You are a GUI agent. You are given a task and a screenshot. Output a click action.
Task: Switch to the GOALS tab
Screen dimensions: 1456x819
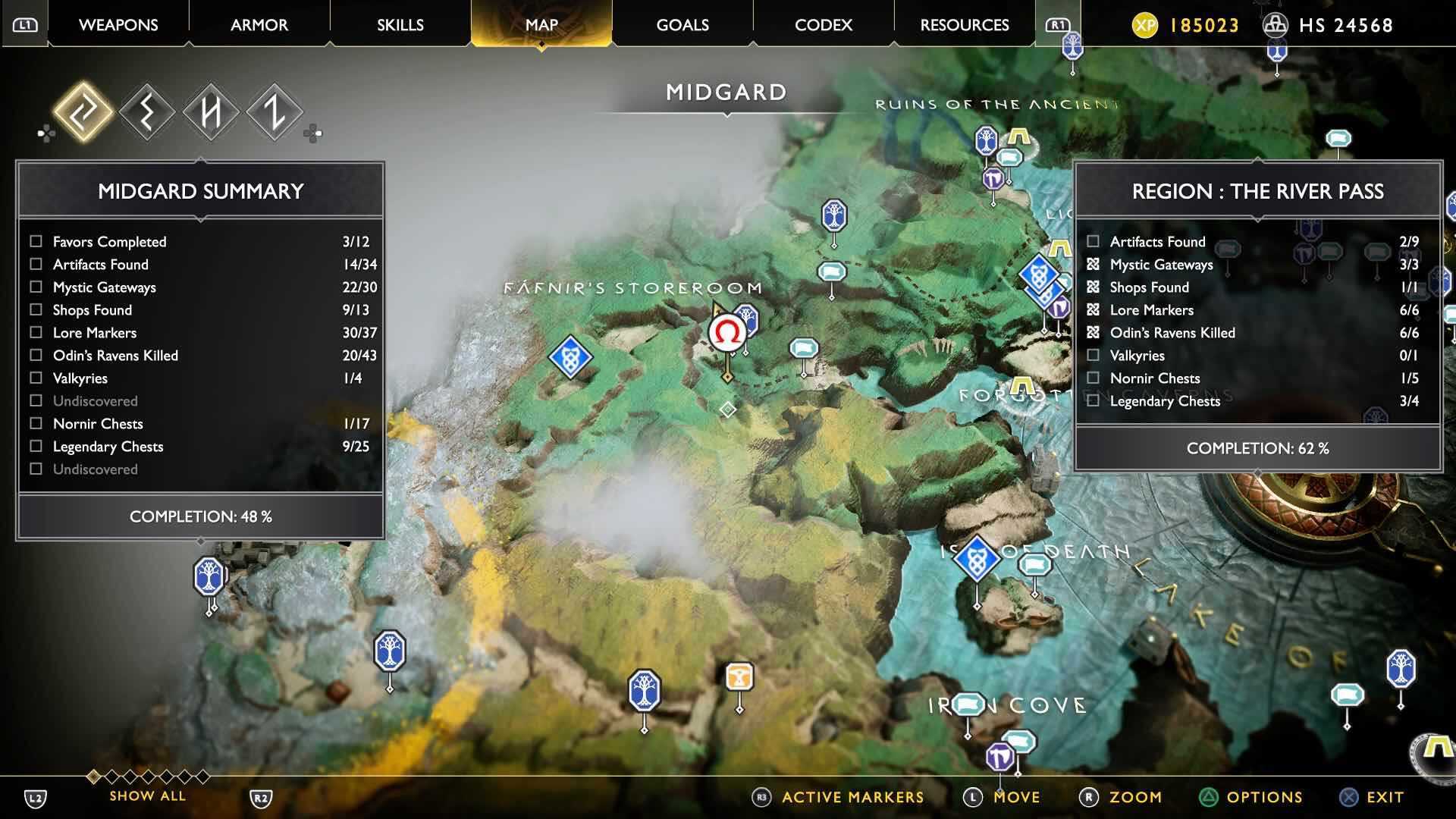(x=682, y=24)
